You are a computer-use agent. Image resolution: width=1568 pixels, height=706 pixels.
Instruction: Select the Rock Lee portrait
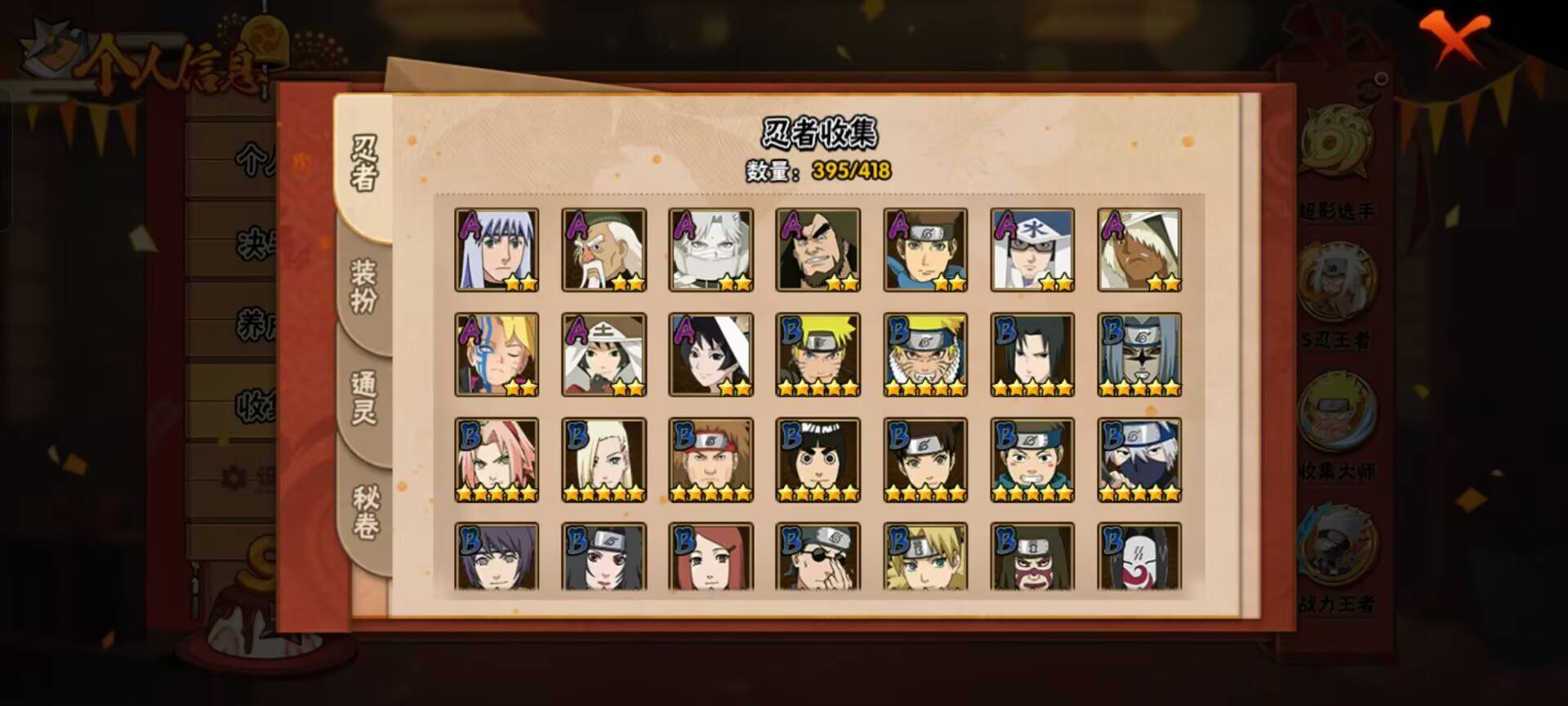click(x=817, y=459)
